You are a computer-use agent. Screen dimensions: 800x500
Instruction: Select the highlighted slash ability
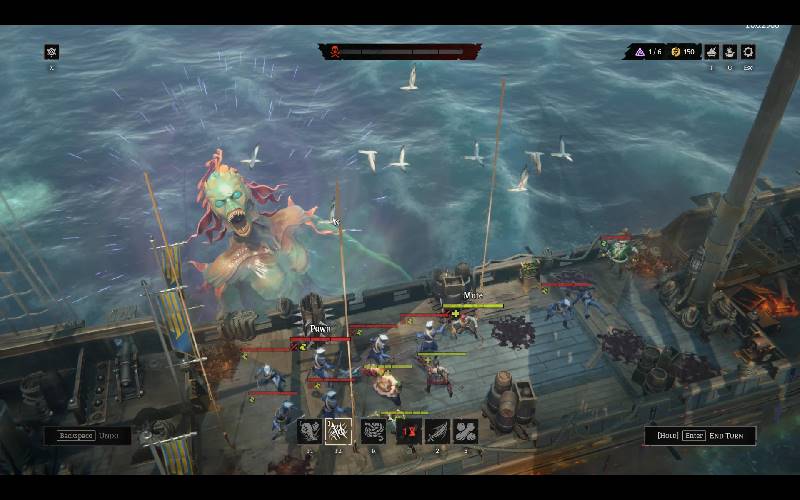(338, 431)
